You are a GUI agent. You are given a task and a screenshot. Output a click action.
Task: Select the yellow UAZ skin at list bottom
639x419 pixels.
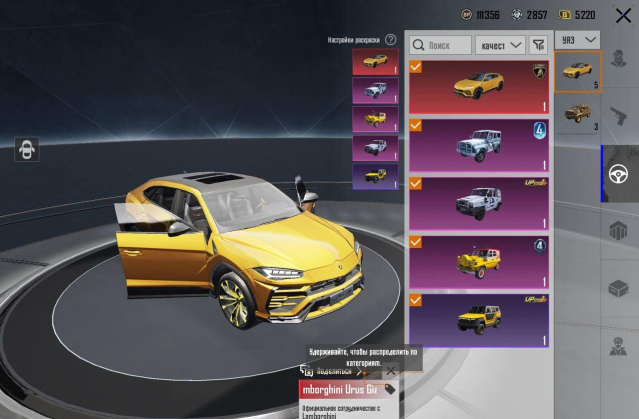[478, 320]
